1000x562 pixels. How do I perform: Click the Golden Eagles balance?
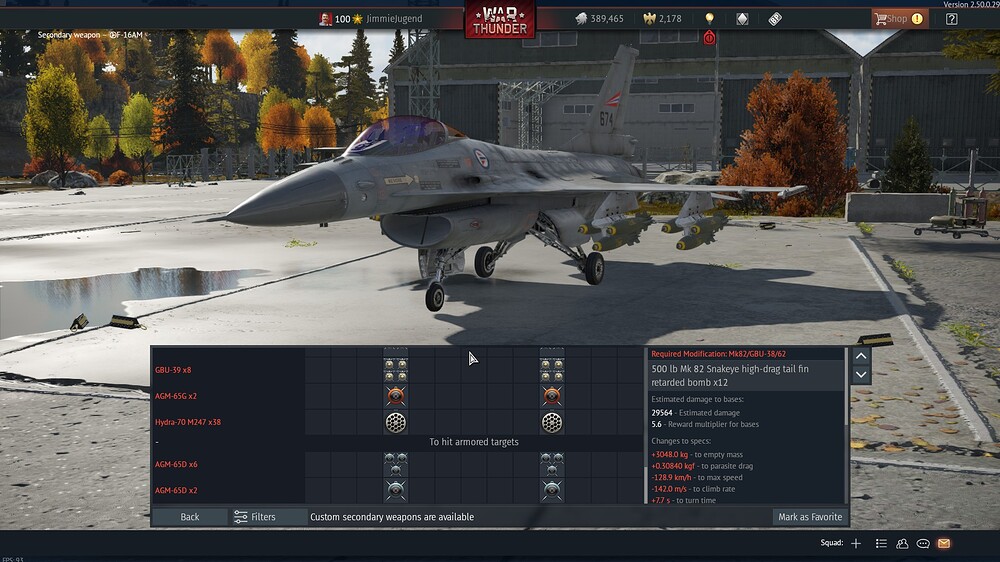(x=662, y=19)
